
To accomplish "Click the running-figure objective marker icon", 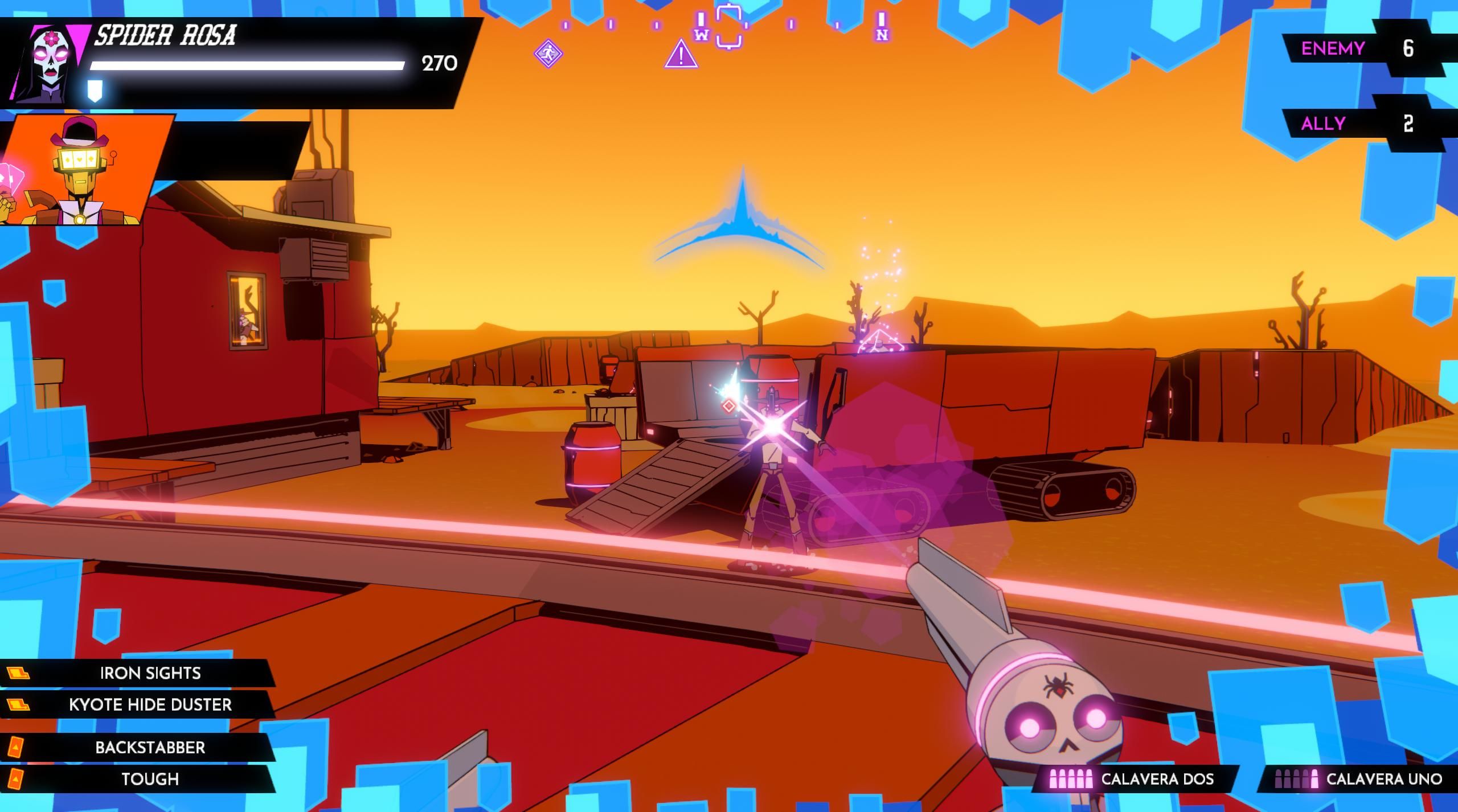I will (x=548, y=54).
